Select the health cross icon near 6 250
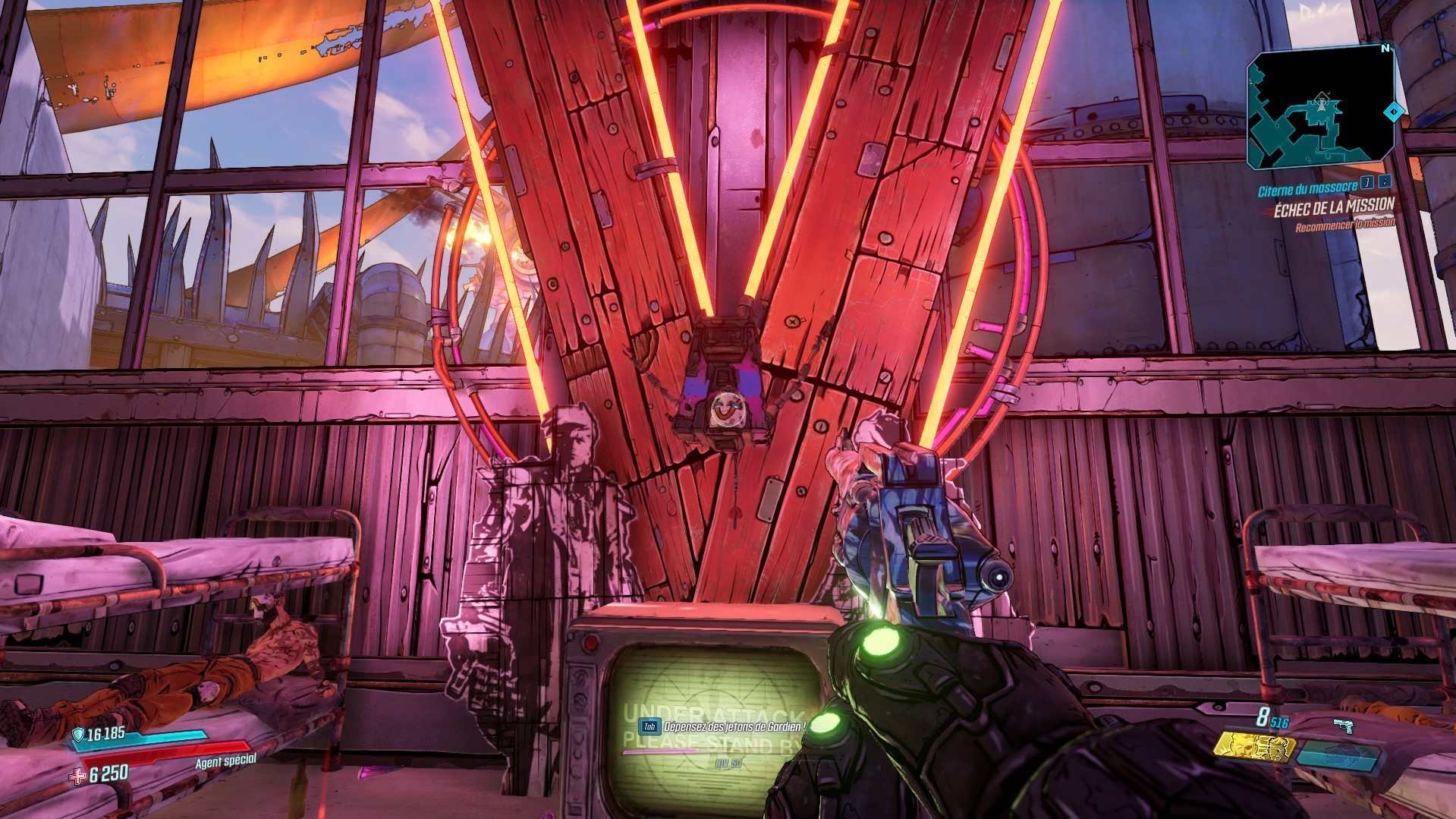1456x819 pixels. tap(77, 778)
